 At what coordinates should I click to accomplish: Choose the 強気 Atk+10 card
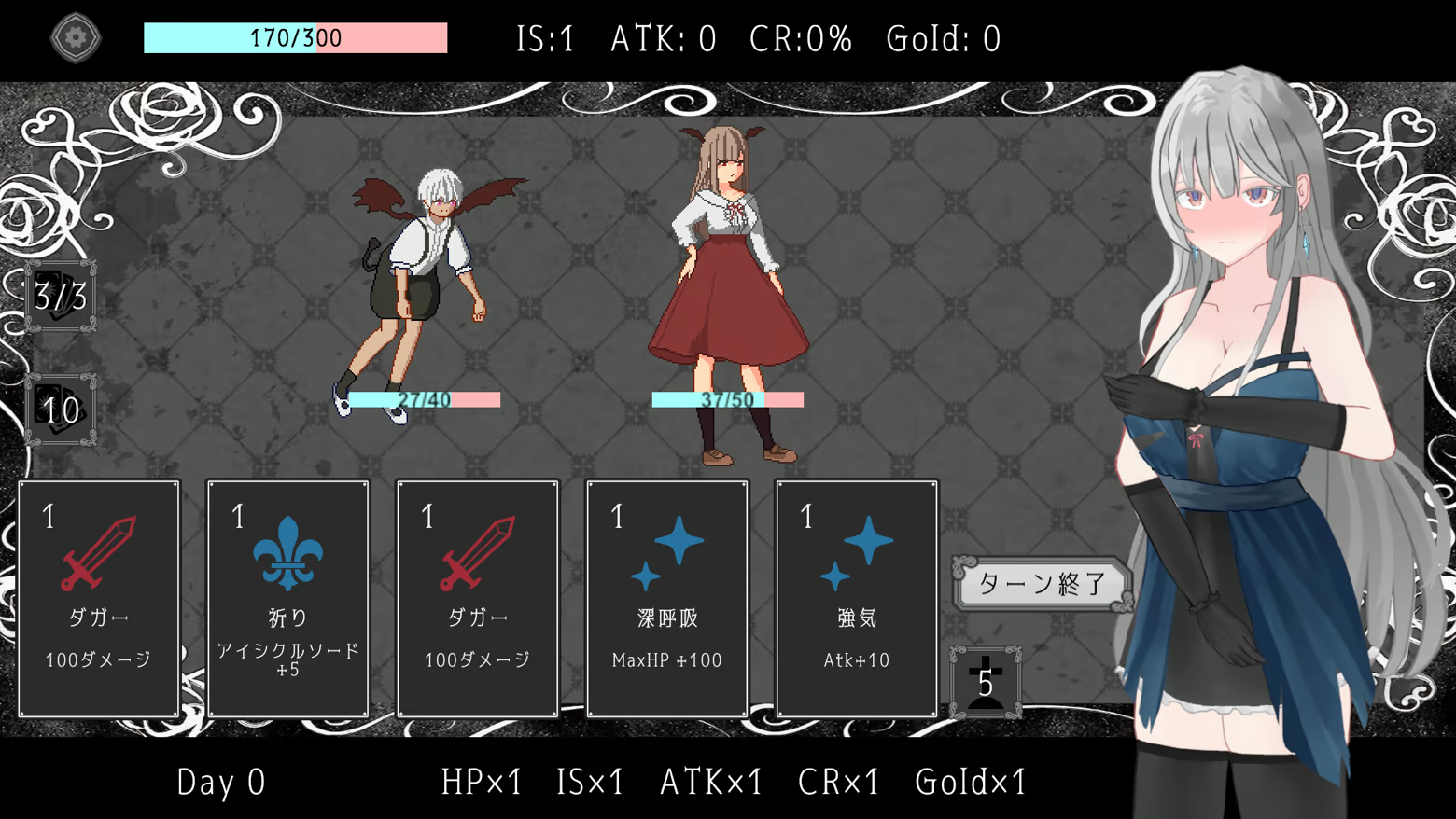pyautogui.click(x=856, y=598)
